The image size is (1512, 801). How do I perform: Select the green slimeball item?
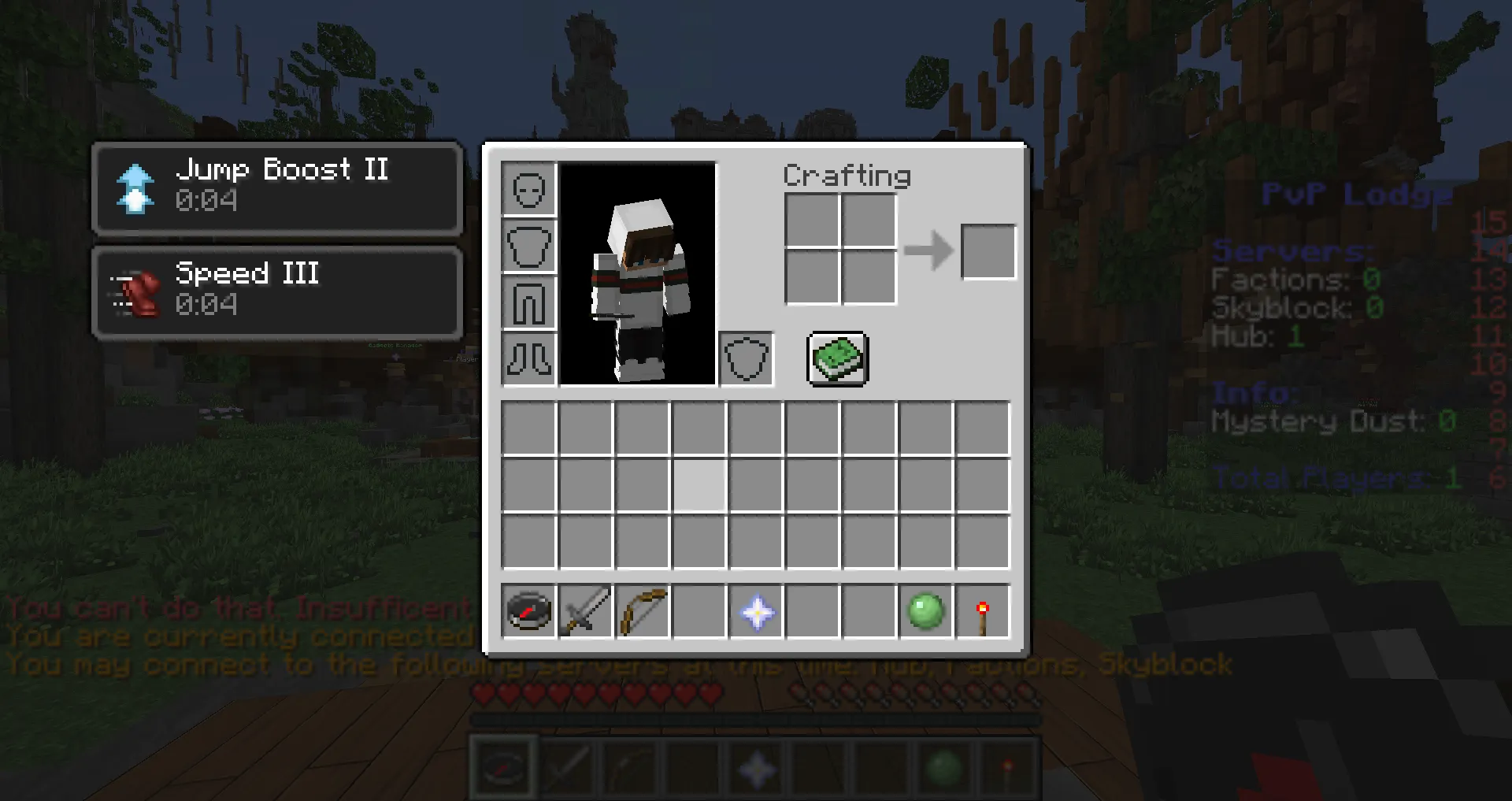pyautogui.click(x=926, y=611)
